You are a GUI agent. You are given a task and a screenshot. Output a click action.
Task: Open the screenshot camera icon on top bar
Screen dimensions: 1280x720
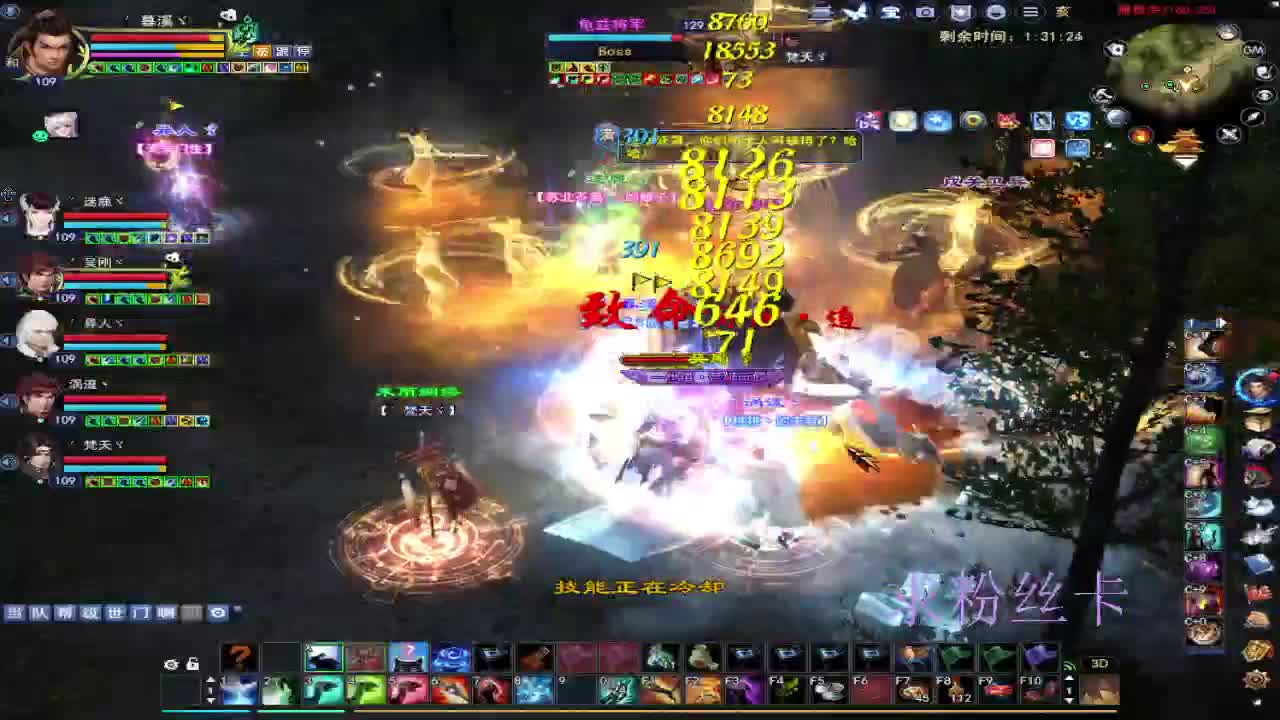[x=925, y=12]
